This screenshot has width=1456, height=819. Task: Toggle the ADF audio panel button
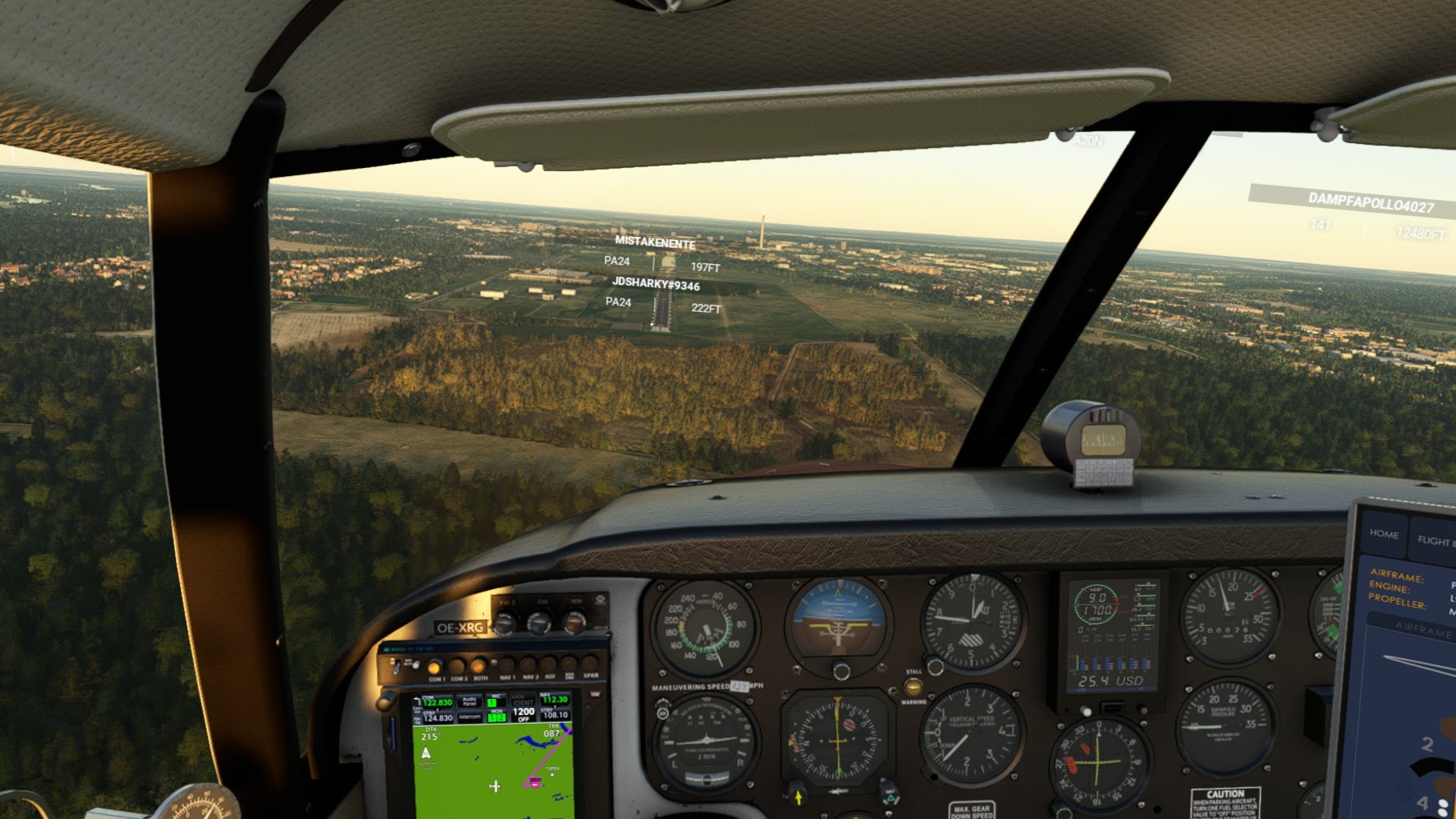tap(550, 664)
